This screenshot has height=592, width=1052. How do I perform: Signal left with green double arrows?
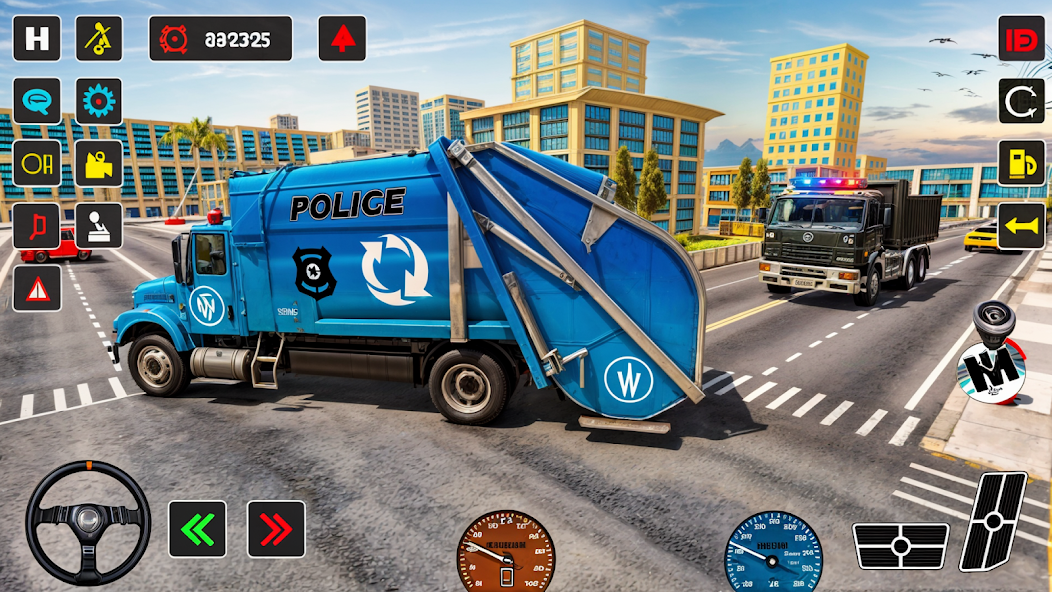(197, 529)
